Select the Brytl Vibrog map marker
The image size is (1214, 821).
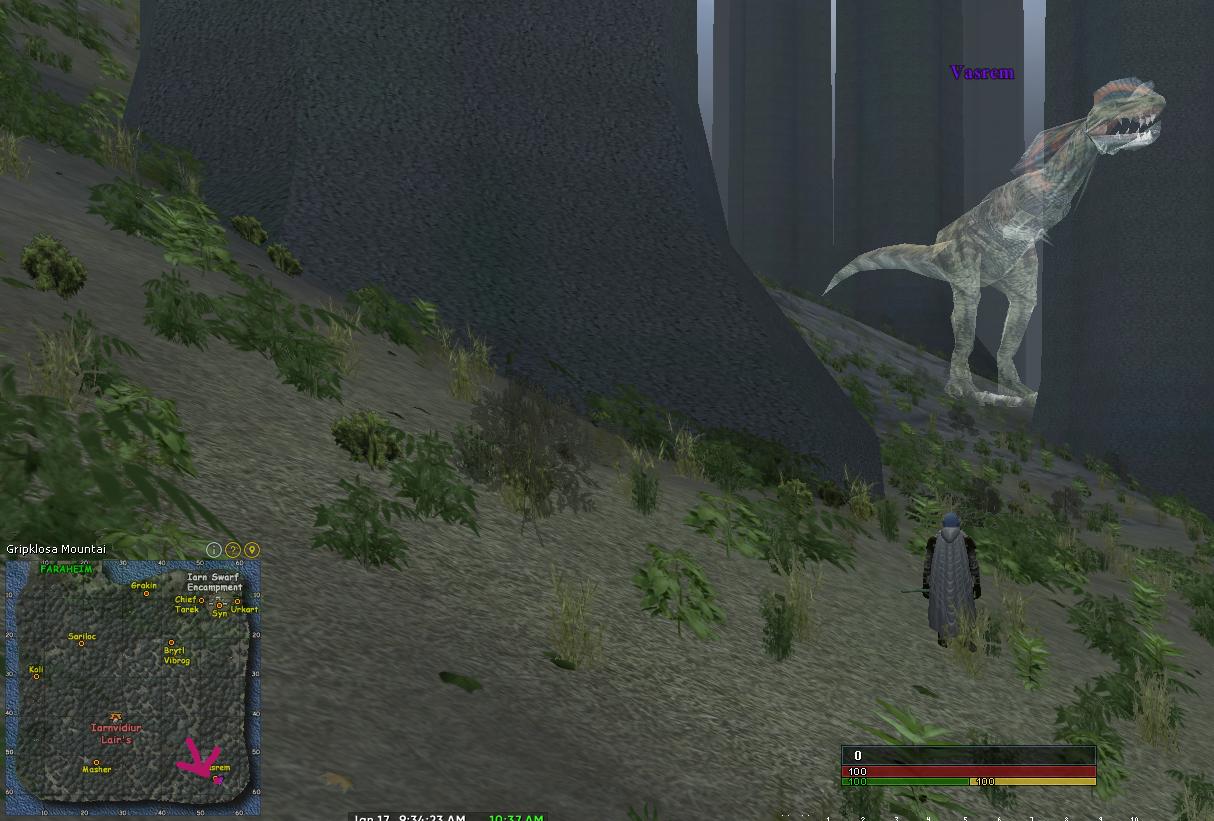[171, 643]
